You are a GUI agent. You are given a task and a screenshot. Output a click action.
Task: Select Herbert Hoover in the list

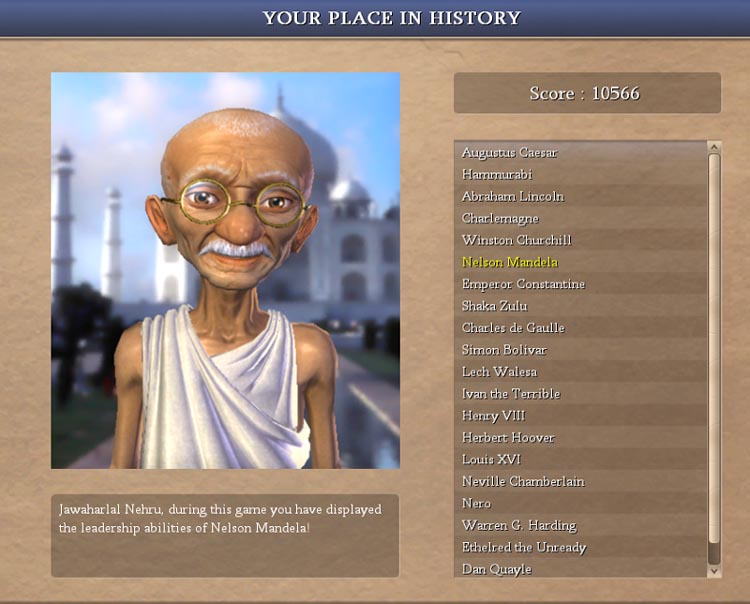(x=508, y=438)
